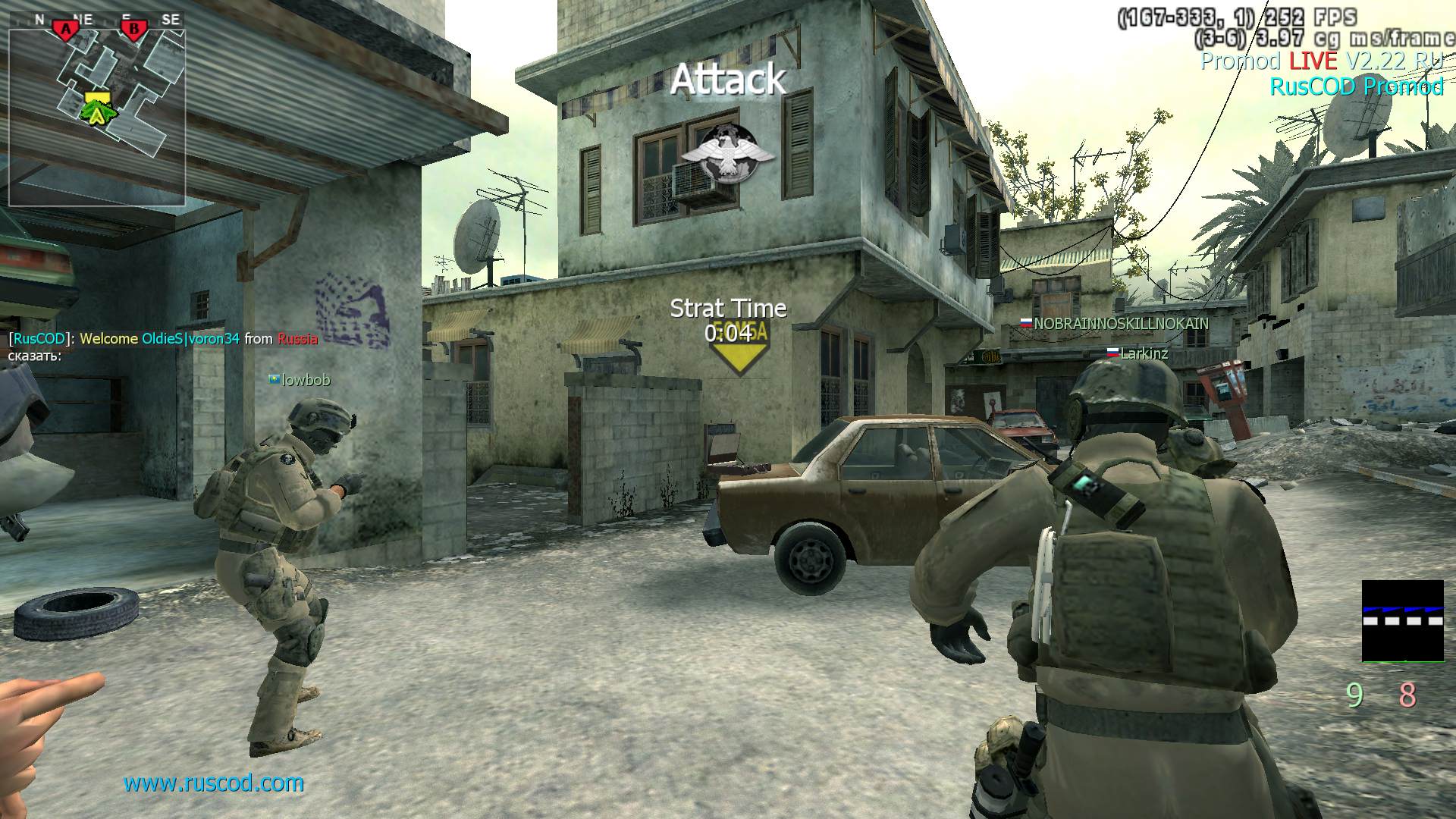The height and width of the screenshot is (819, 1456).
Task: Click the bomb site B marker on the minimap
Action: (x=134, y=30)
